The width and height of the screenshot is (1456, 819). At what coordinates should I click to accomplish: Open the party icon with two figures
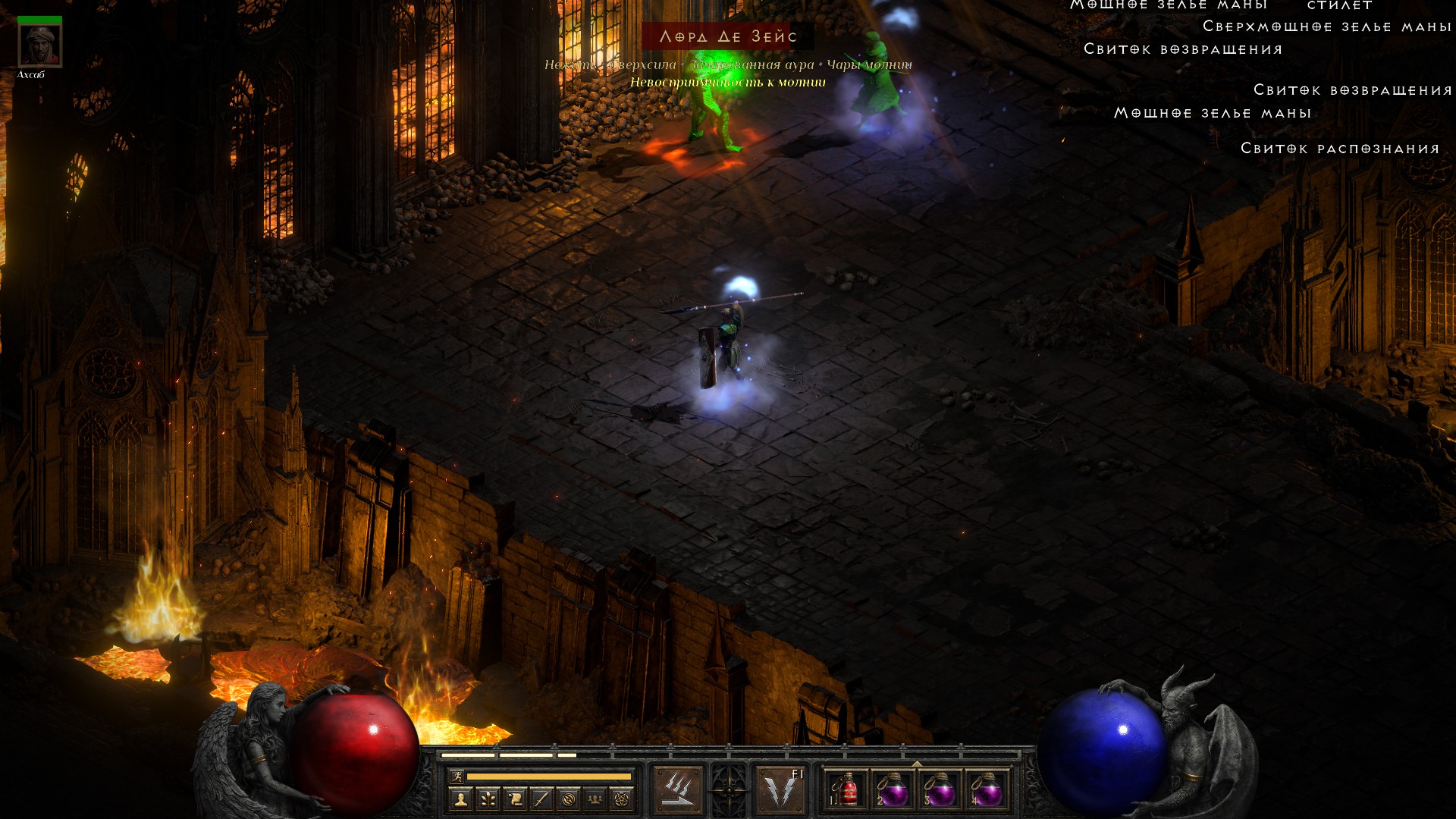(x=595, y=799)
